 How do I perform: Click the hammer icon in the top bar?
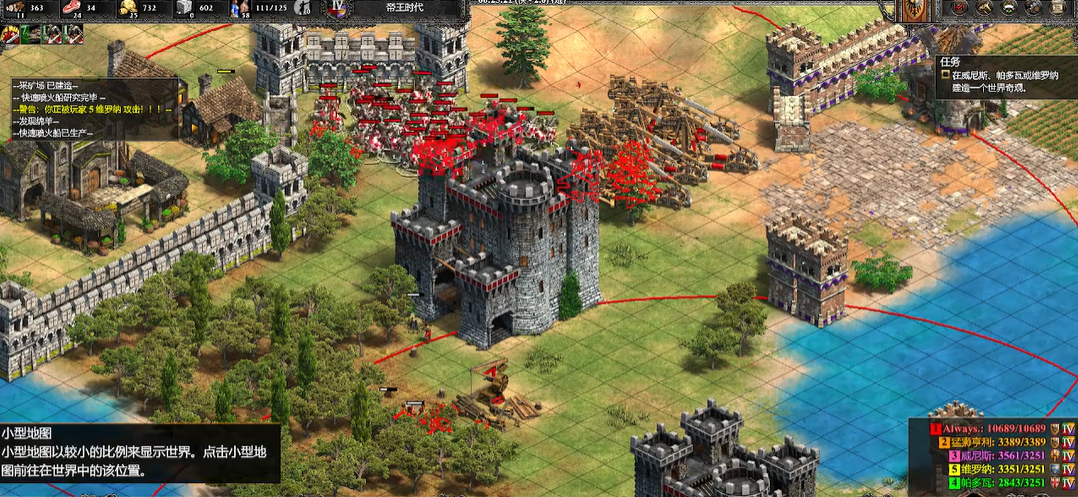[x=986, y=9]
